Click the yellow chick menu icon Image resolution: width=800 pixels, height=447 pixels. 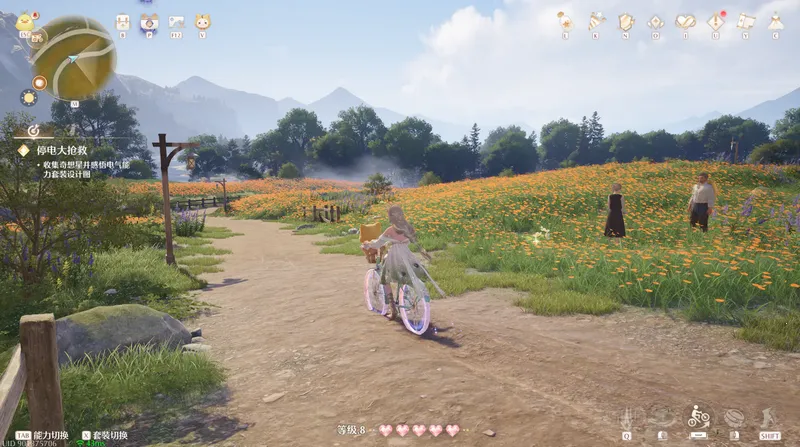(x=25, y=22)
